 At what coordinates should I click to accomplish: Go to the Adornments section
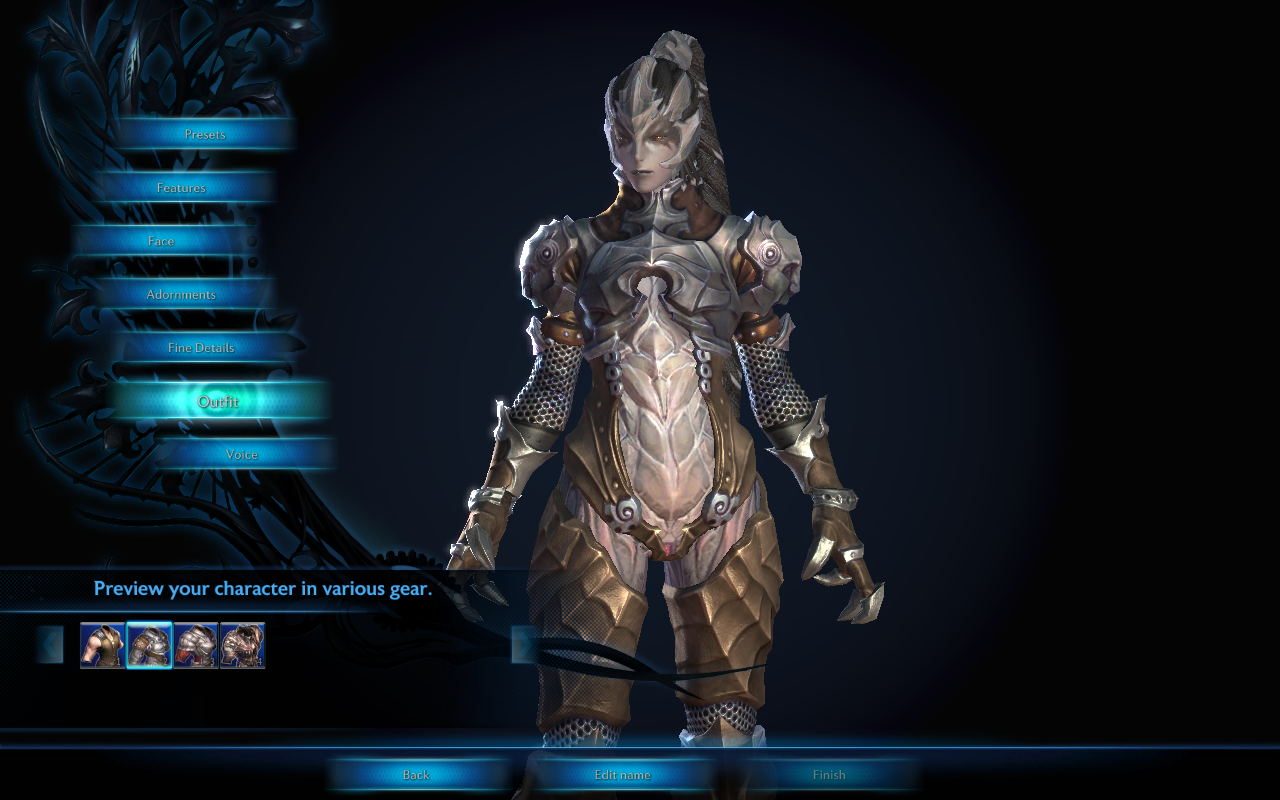[x=181, y=295]
